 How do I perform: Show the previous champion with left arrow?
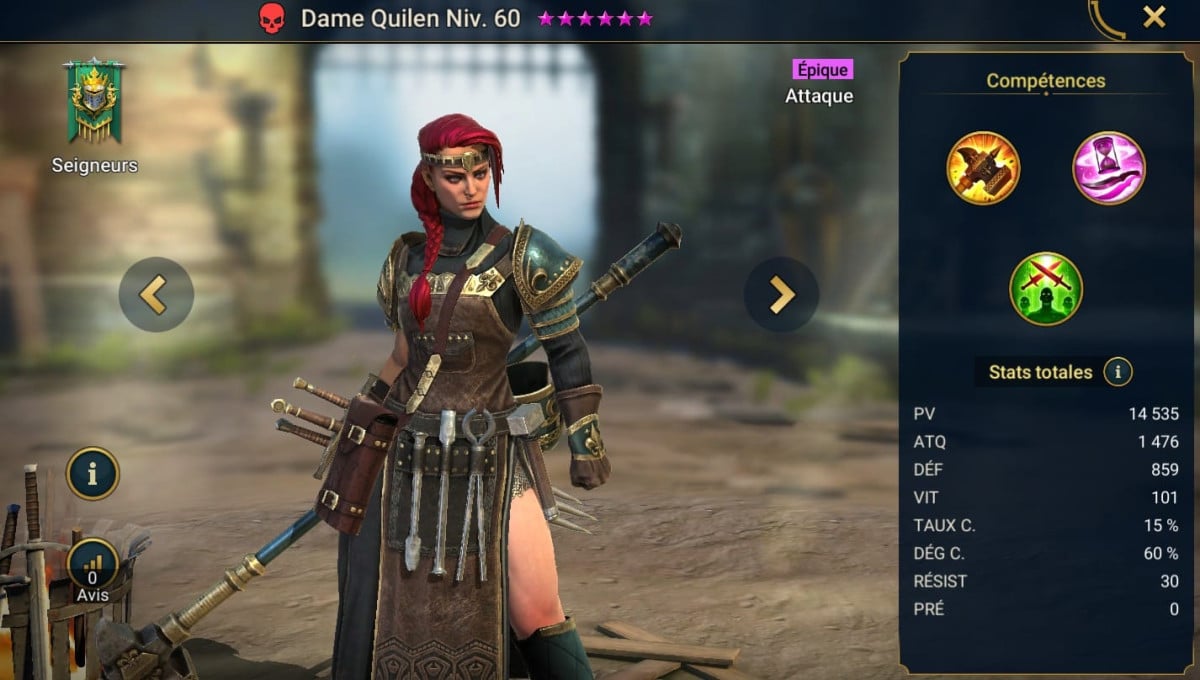156,294
